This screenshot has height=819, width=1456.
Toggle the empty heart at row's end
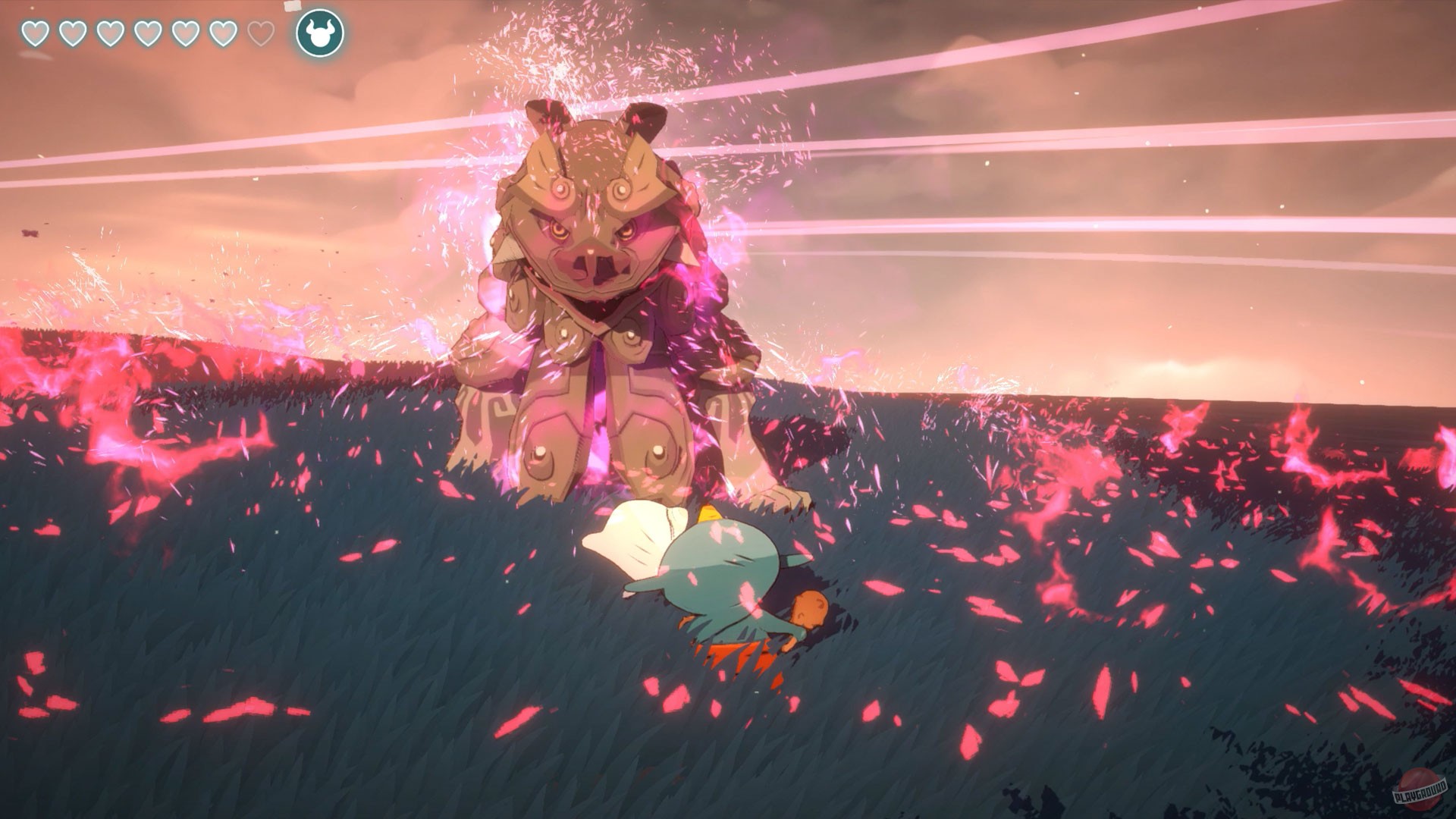261,33
